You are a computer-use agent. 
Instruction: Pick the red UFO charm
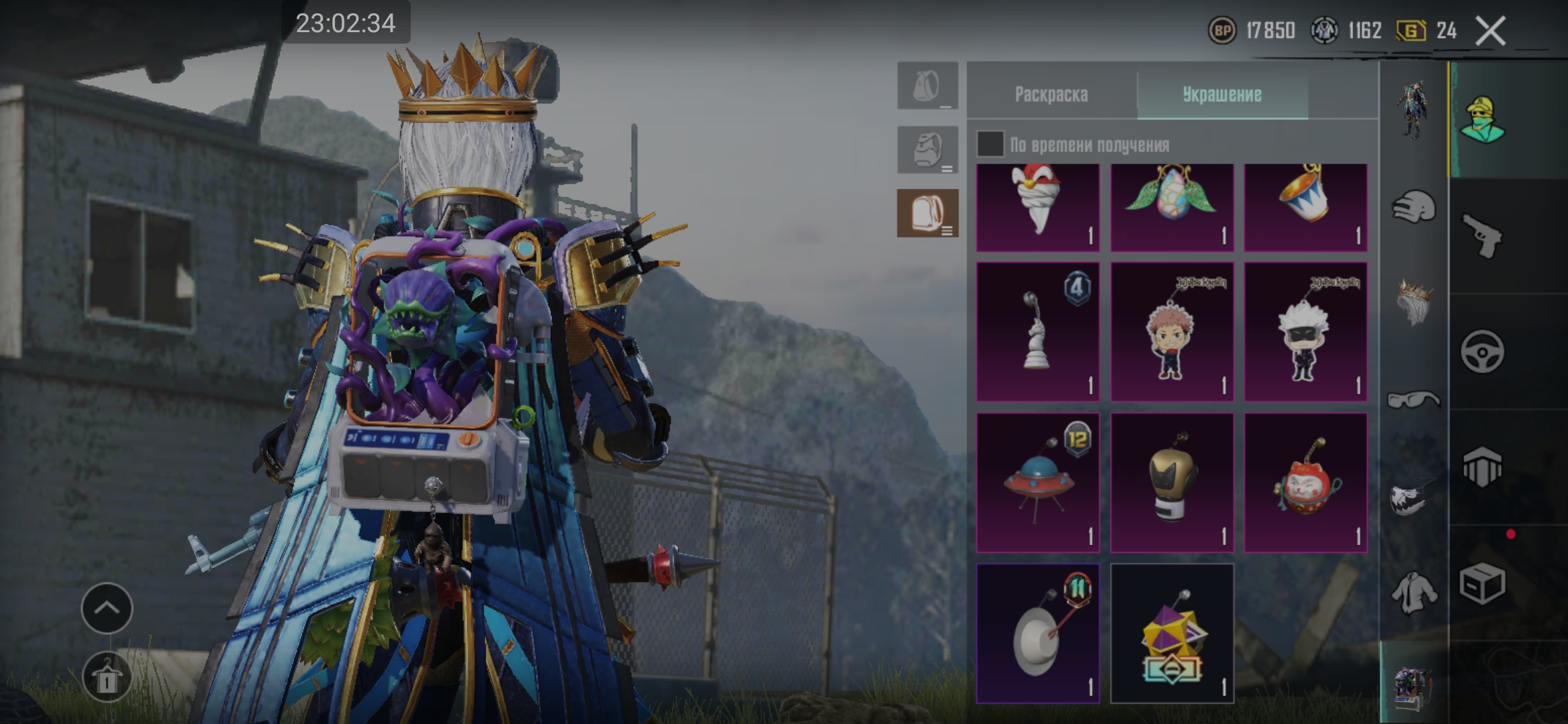(1037, 483)
